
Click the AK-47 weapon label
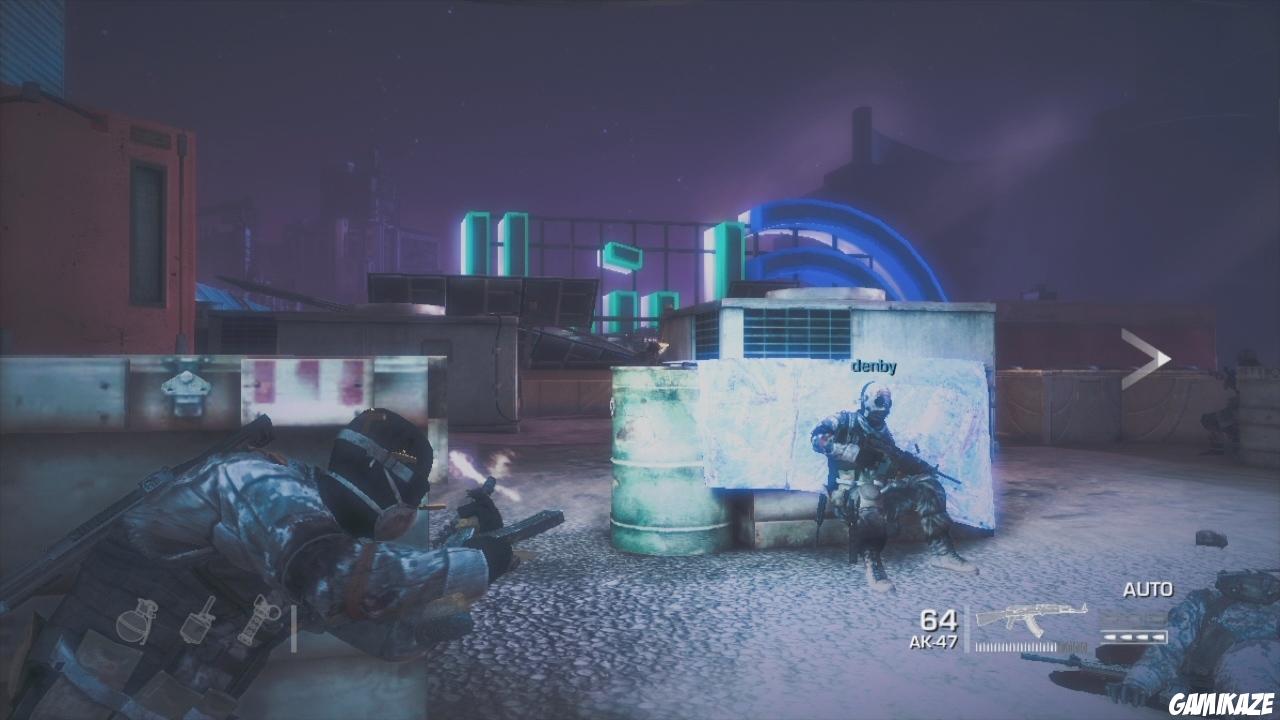tap(935, 642)
